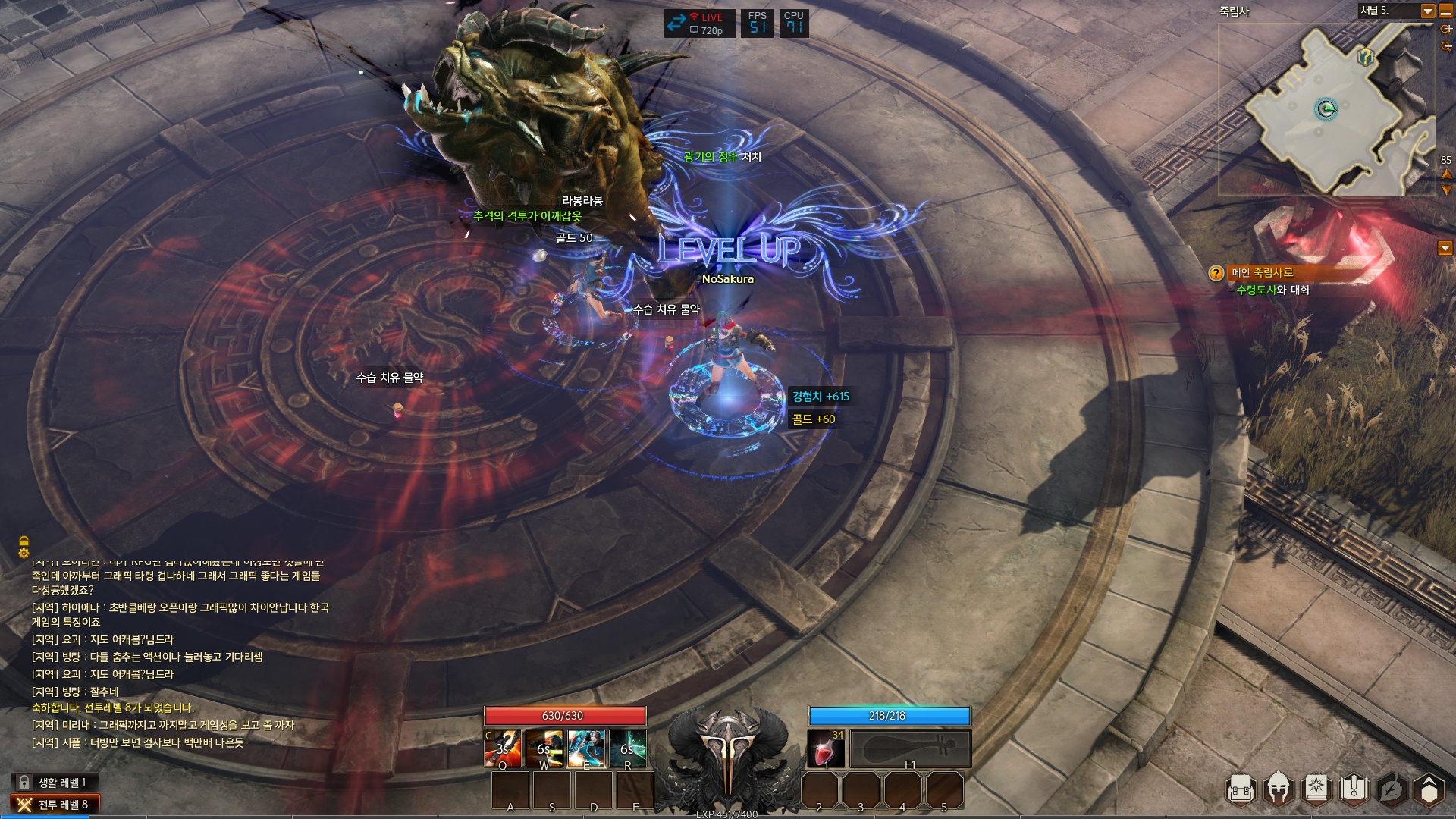Screen dimensions: 1456x819
Task: Use the red healing potion slot
Action: pyautogui.click(x=827, y=748)
